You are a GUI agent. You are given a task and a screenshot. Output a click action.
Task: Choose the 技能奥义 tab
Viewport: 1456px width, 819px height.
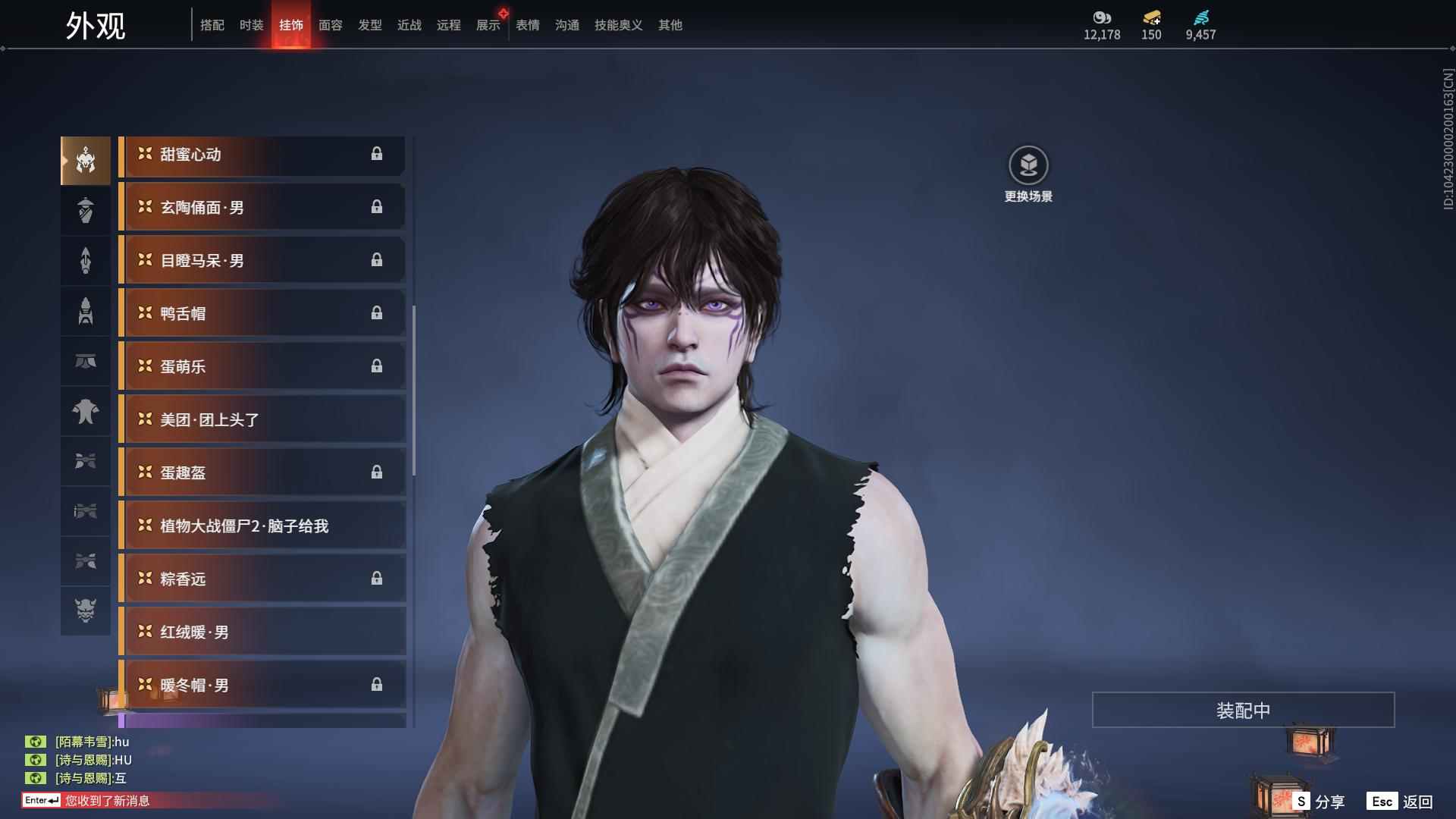[x=618, y=25]
